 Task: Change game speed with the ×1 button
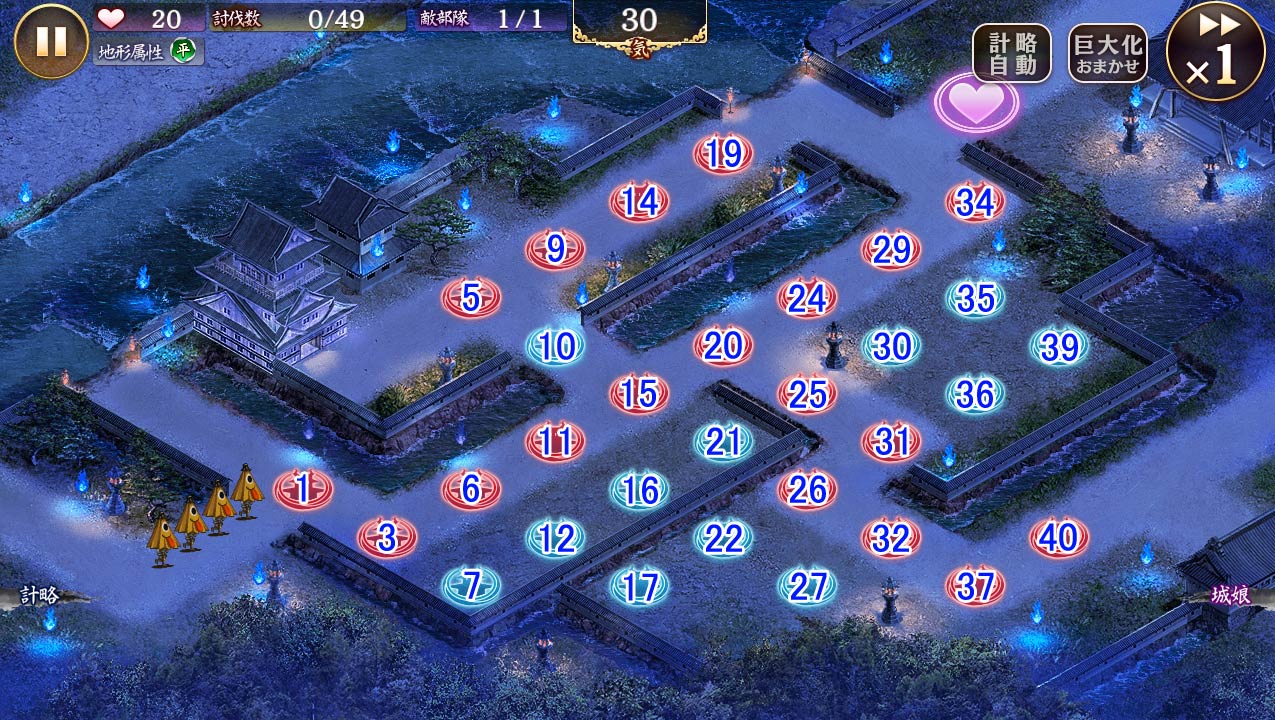point(1215,52)
